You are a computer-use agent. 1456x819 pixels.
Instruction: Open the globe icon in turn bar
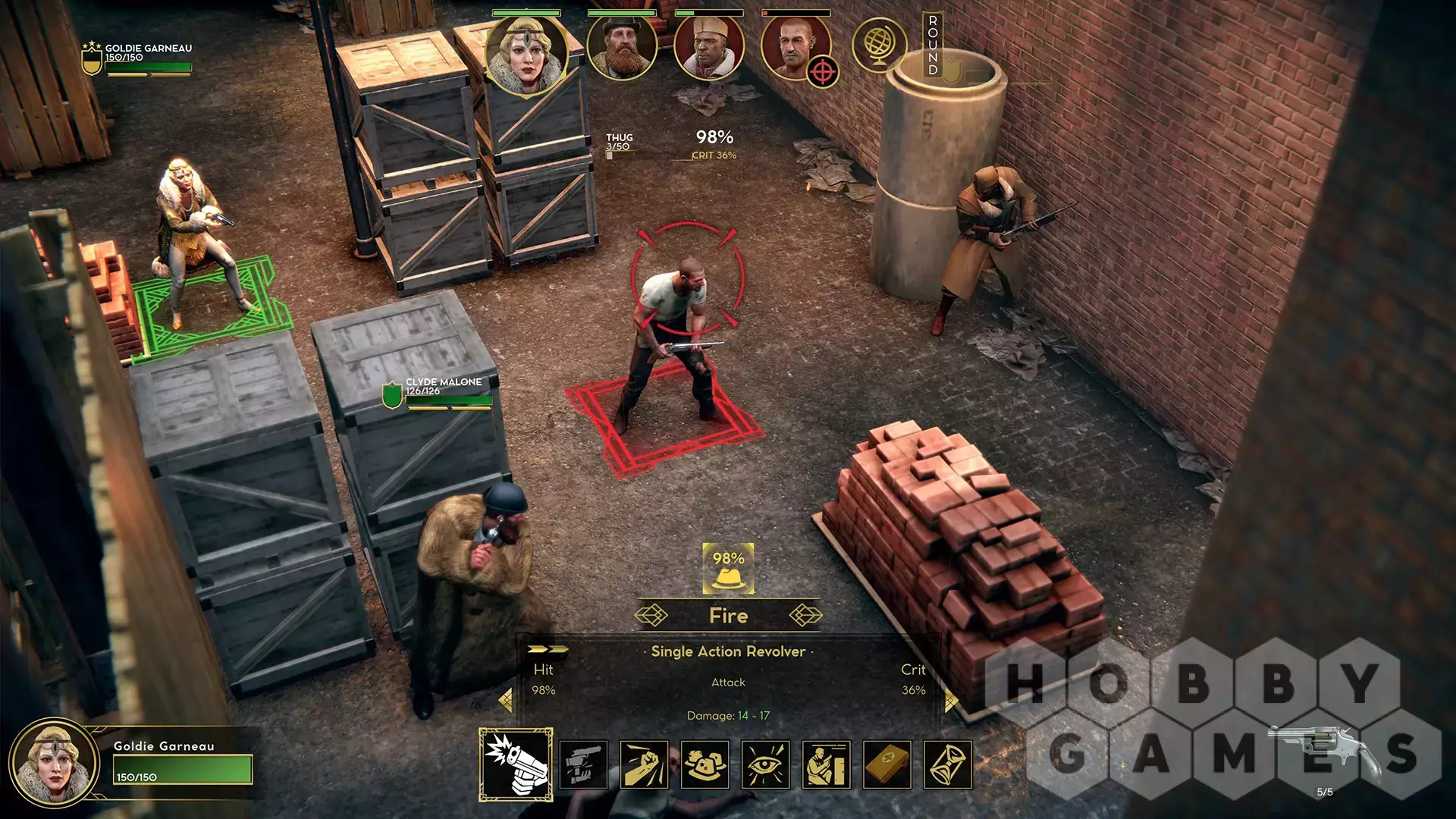pyautogui.click(x=880, y=45)
